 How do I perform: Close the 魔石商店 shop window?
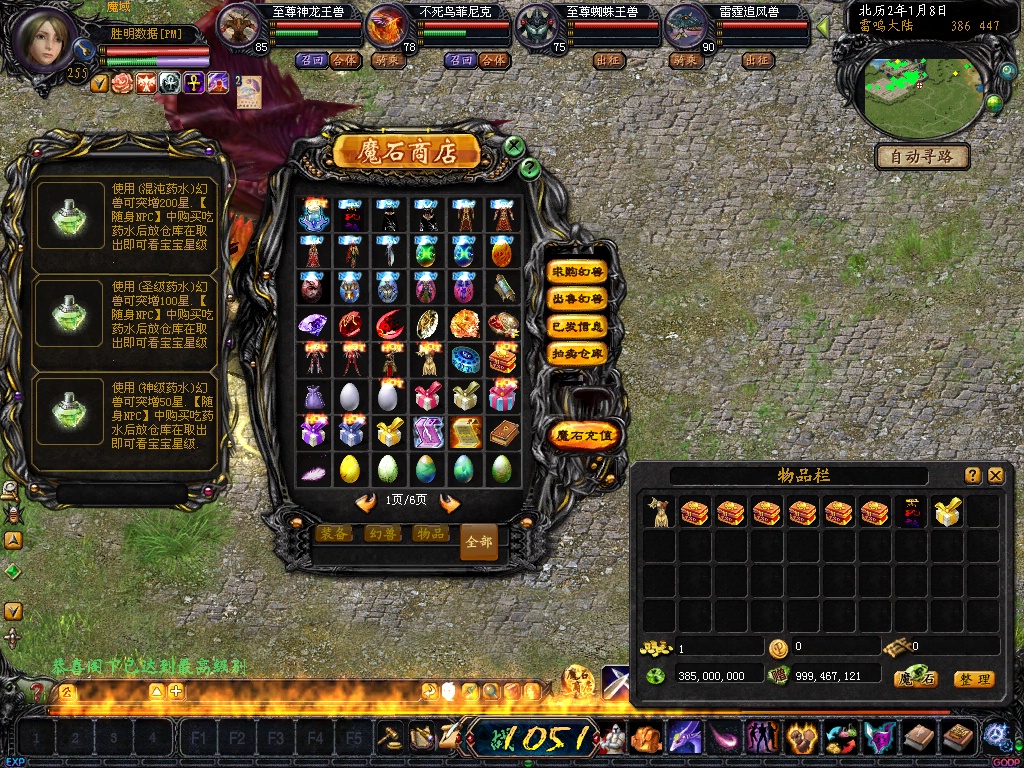514,146
